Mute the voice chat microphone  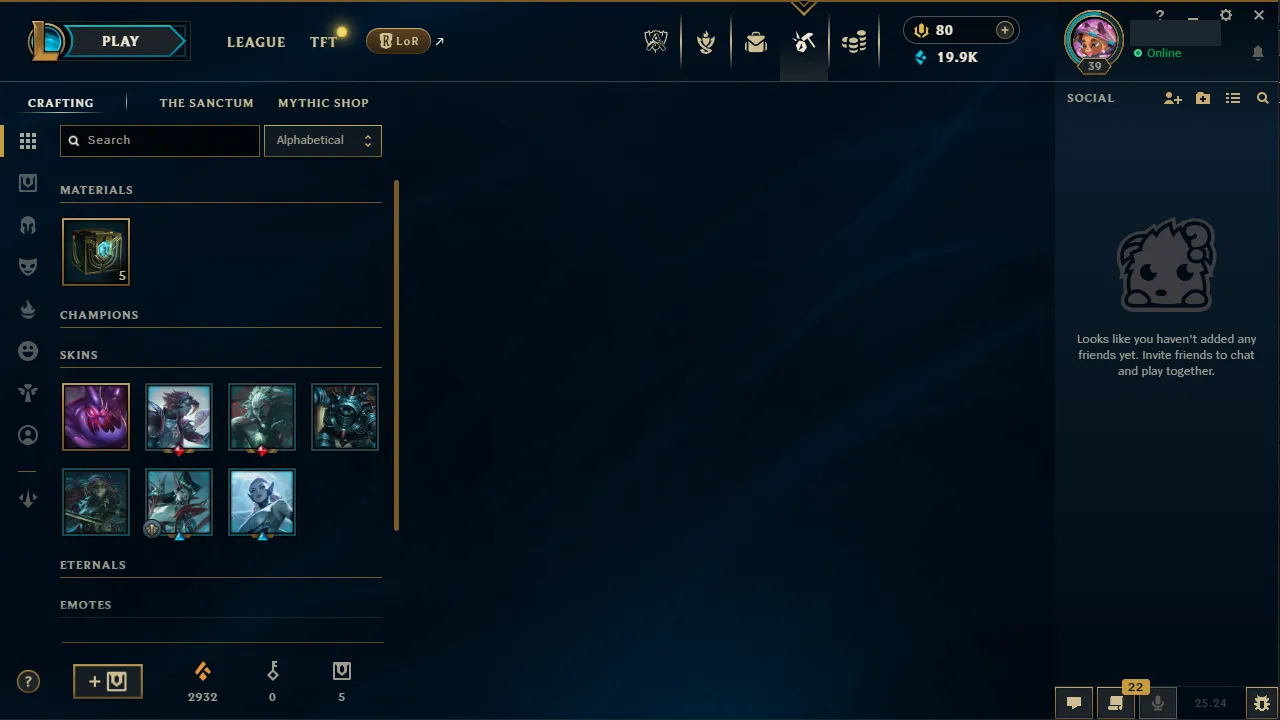1157,703
